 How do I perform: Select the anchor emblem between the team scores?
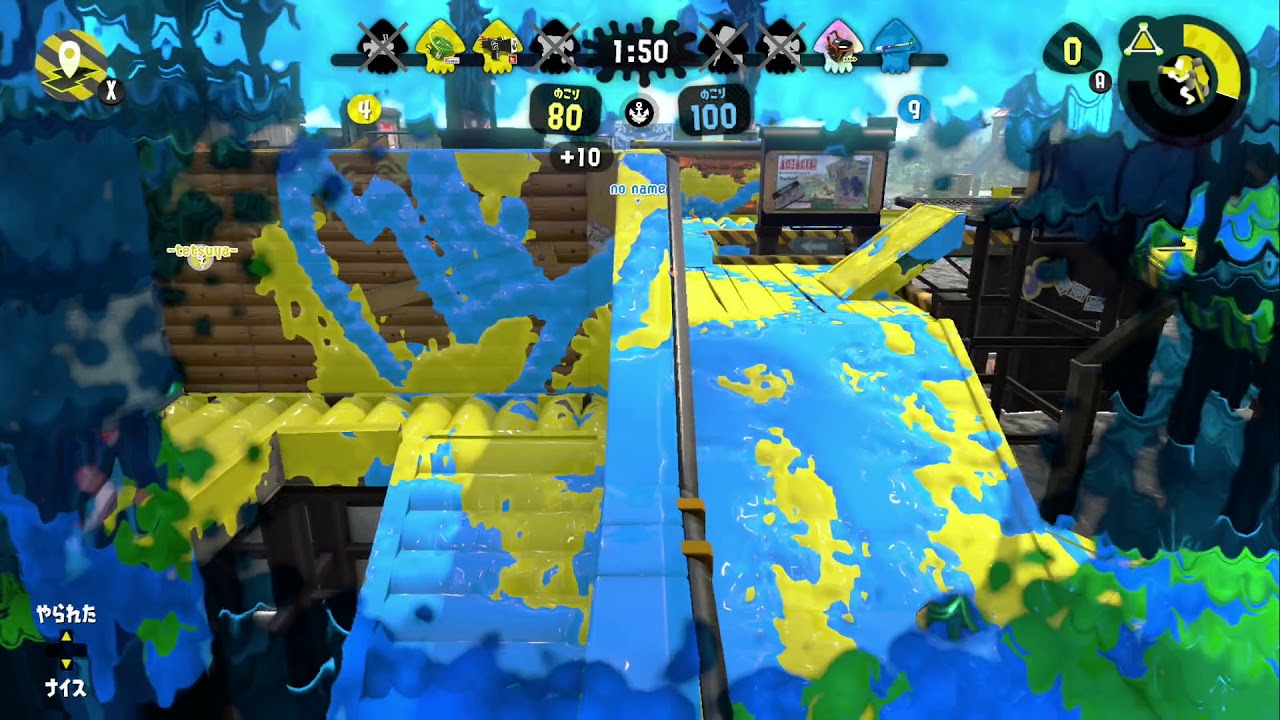click(x=640, y=112)
